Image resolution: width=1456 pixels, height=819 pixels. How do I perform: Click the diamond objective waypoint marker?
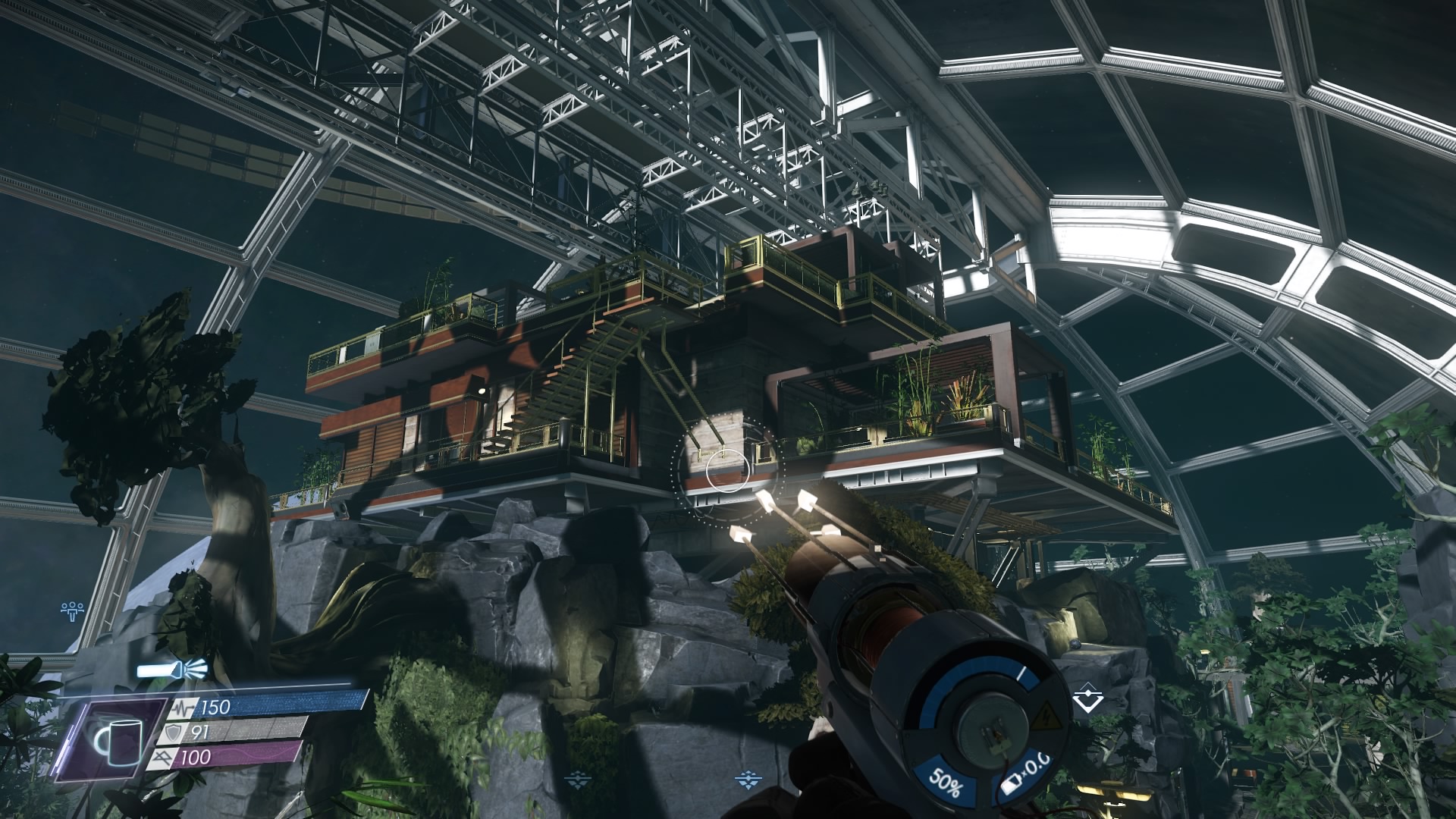(1088, 699)
